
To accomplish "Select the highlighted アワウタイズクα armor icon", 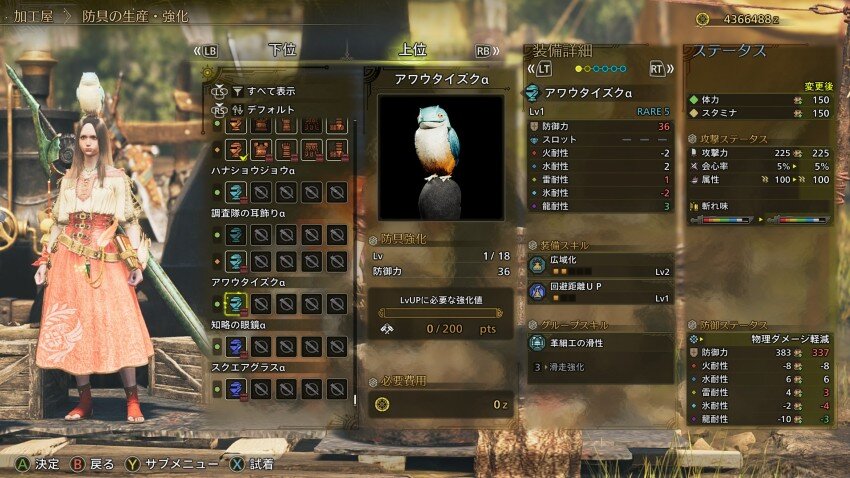I will (236, 304).
